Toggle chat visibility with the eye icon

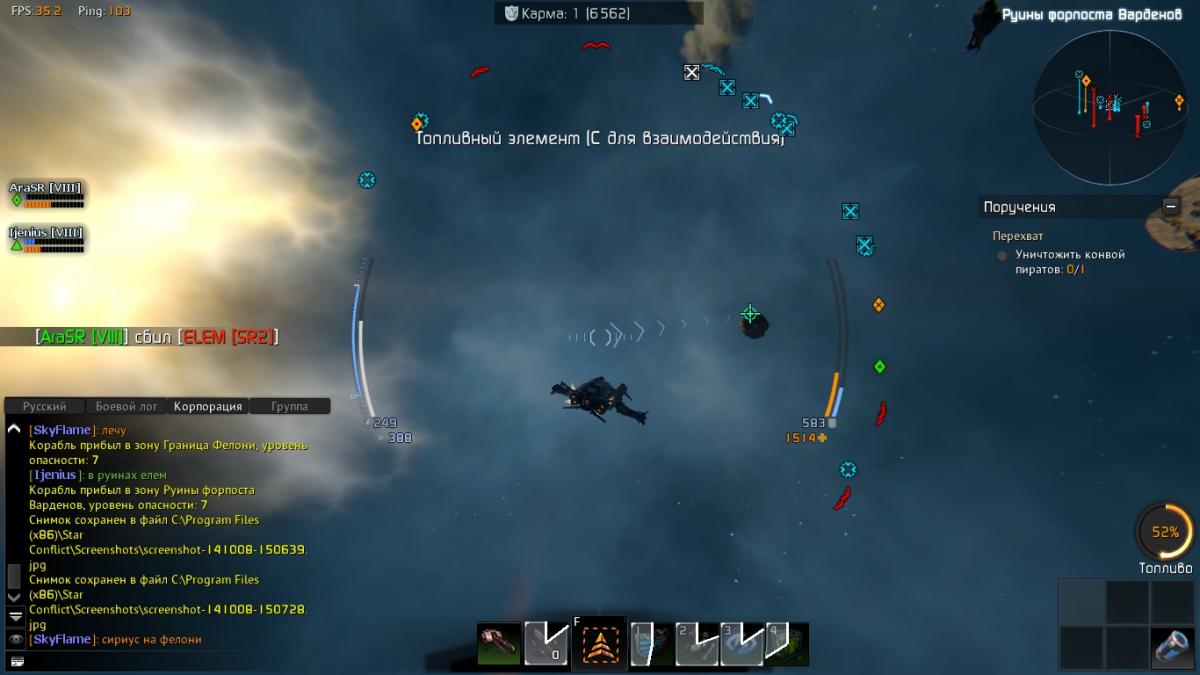tap(15, 638)
